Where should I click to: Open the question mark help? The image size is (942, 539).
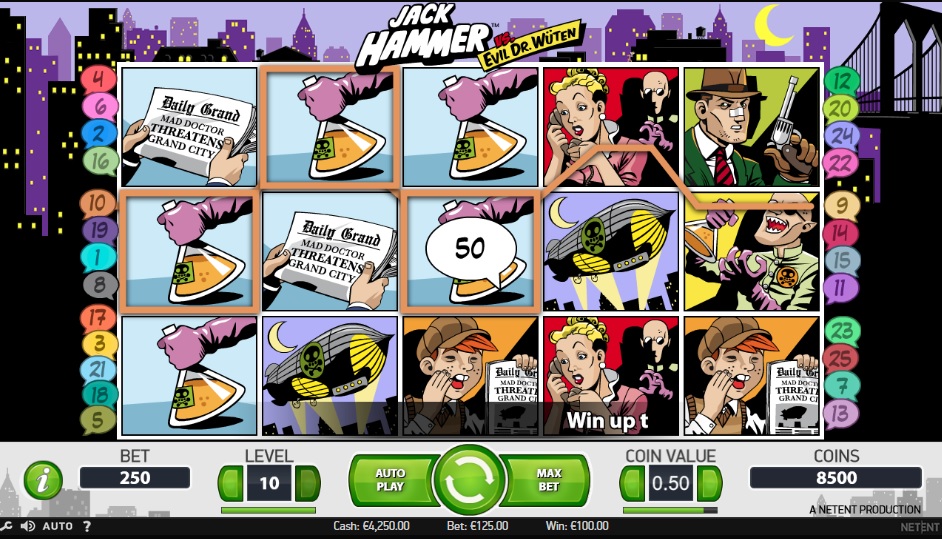click(87, 526)
